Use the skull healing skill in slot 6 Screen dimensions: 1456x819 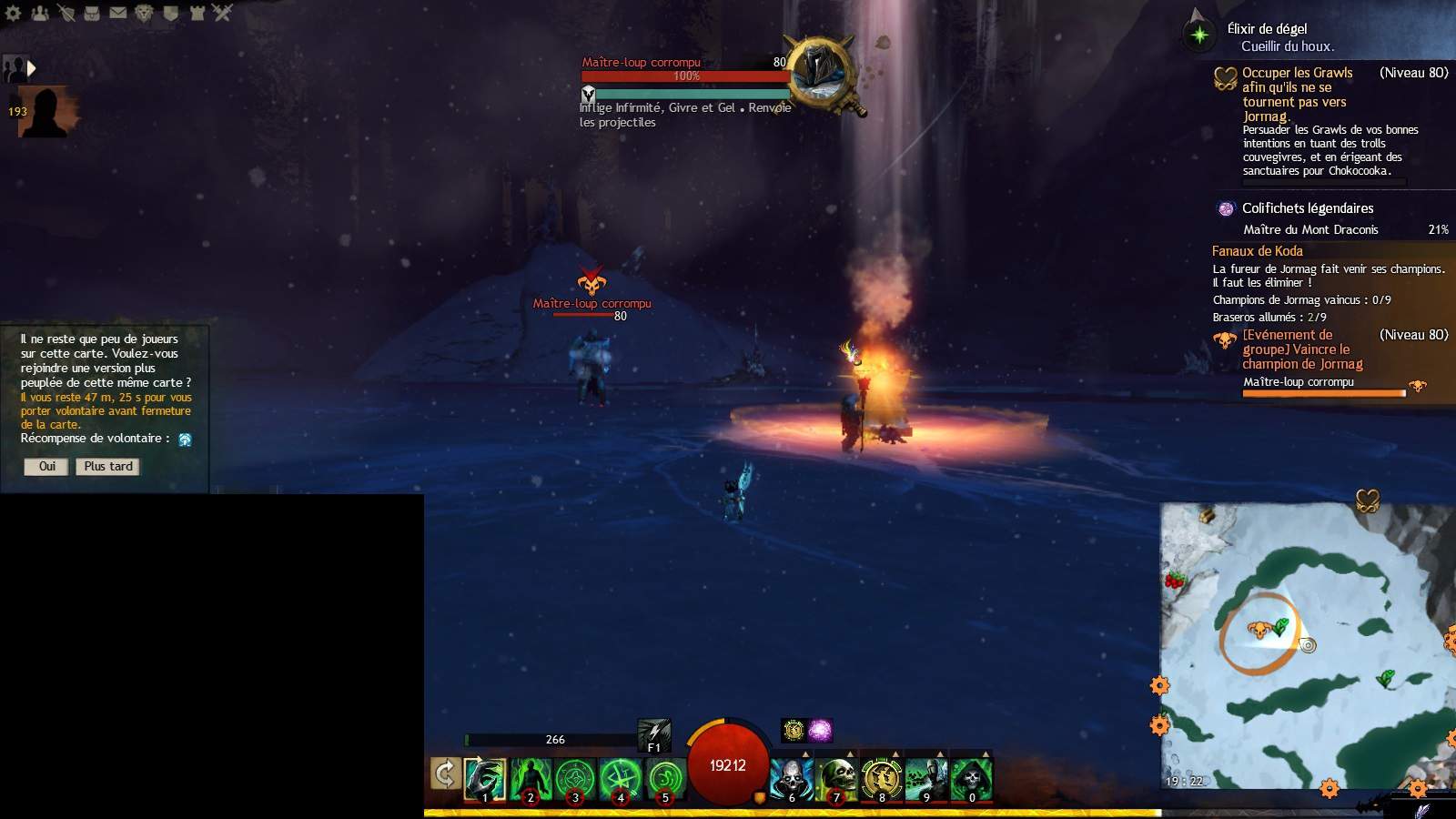(x=790, y=780)
